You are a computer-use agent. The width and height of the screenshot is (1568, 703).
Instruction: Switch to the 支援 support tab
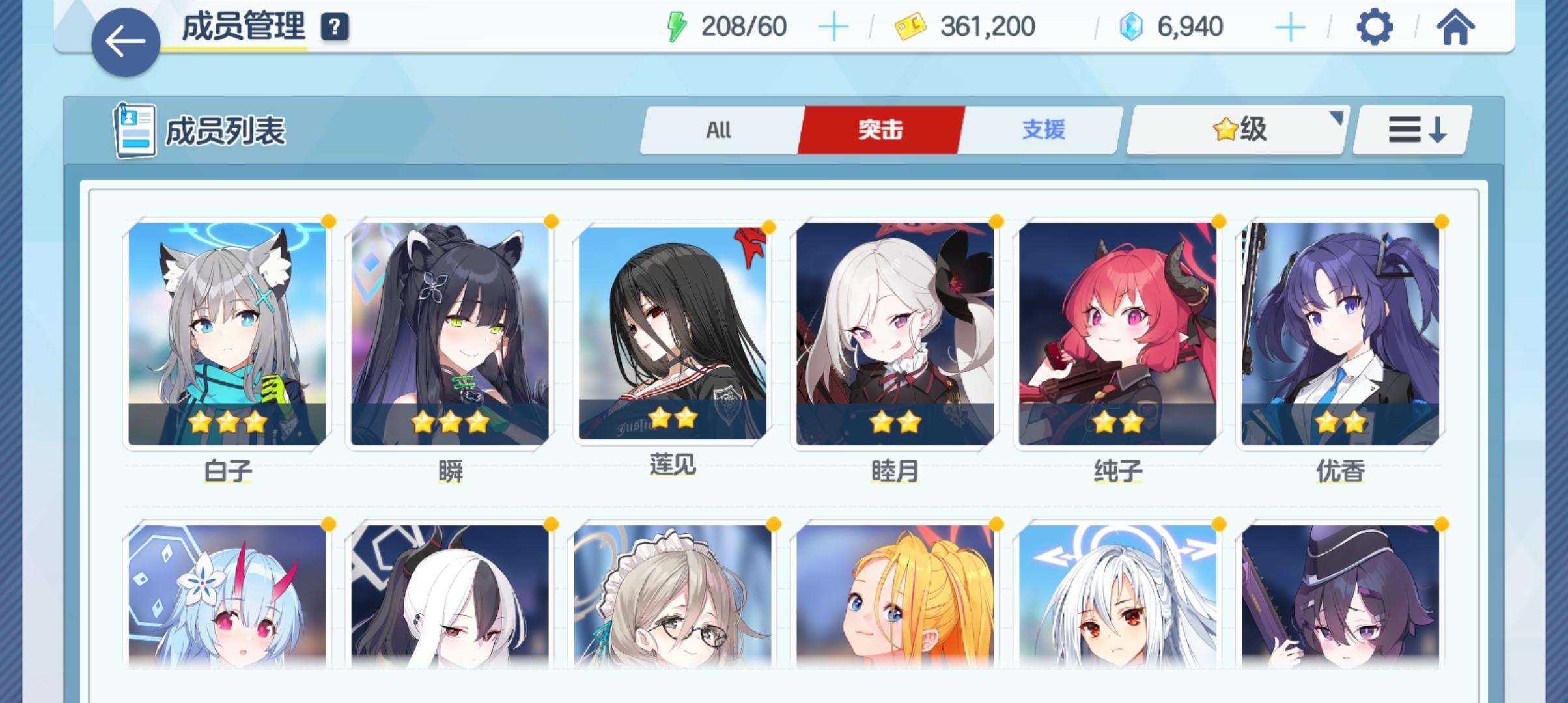[x=1041, y=130]
